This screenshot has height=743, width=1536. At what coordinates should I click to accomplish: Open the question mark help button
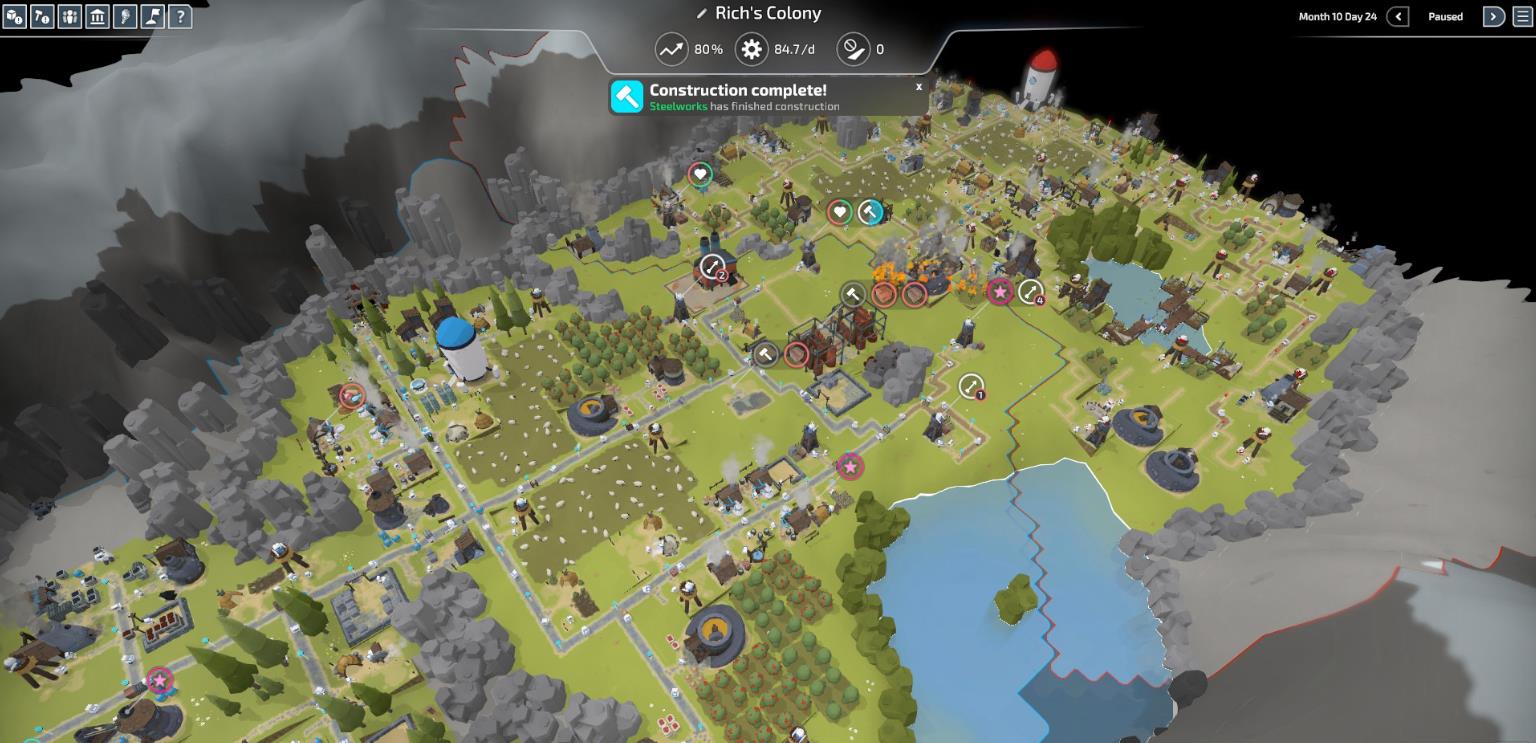[180, 16]
